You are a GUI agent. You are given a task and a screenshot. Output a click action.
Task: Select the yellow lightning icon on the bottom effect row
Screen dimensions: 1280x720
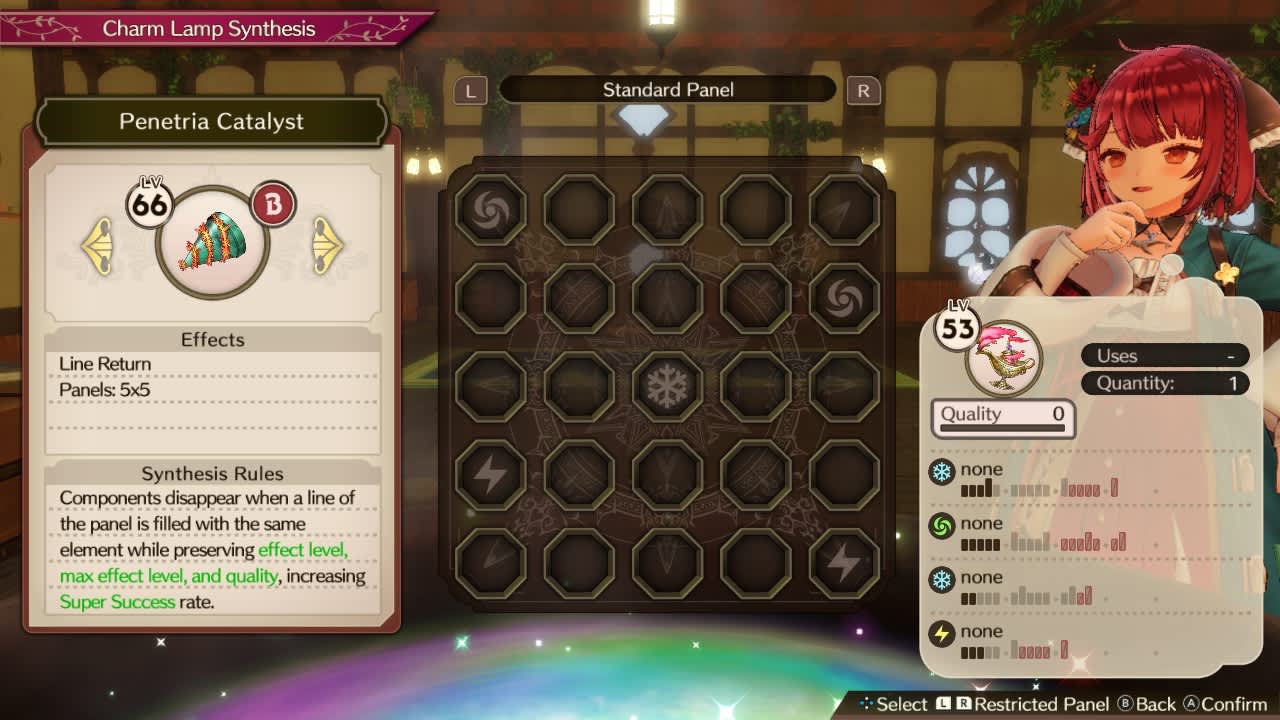(x=941, y=632)
